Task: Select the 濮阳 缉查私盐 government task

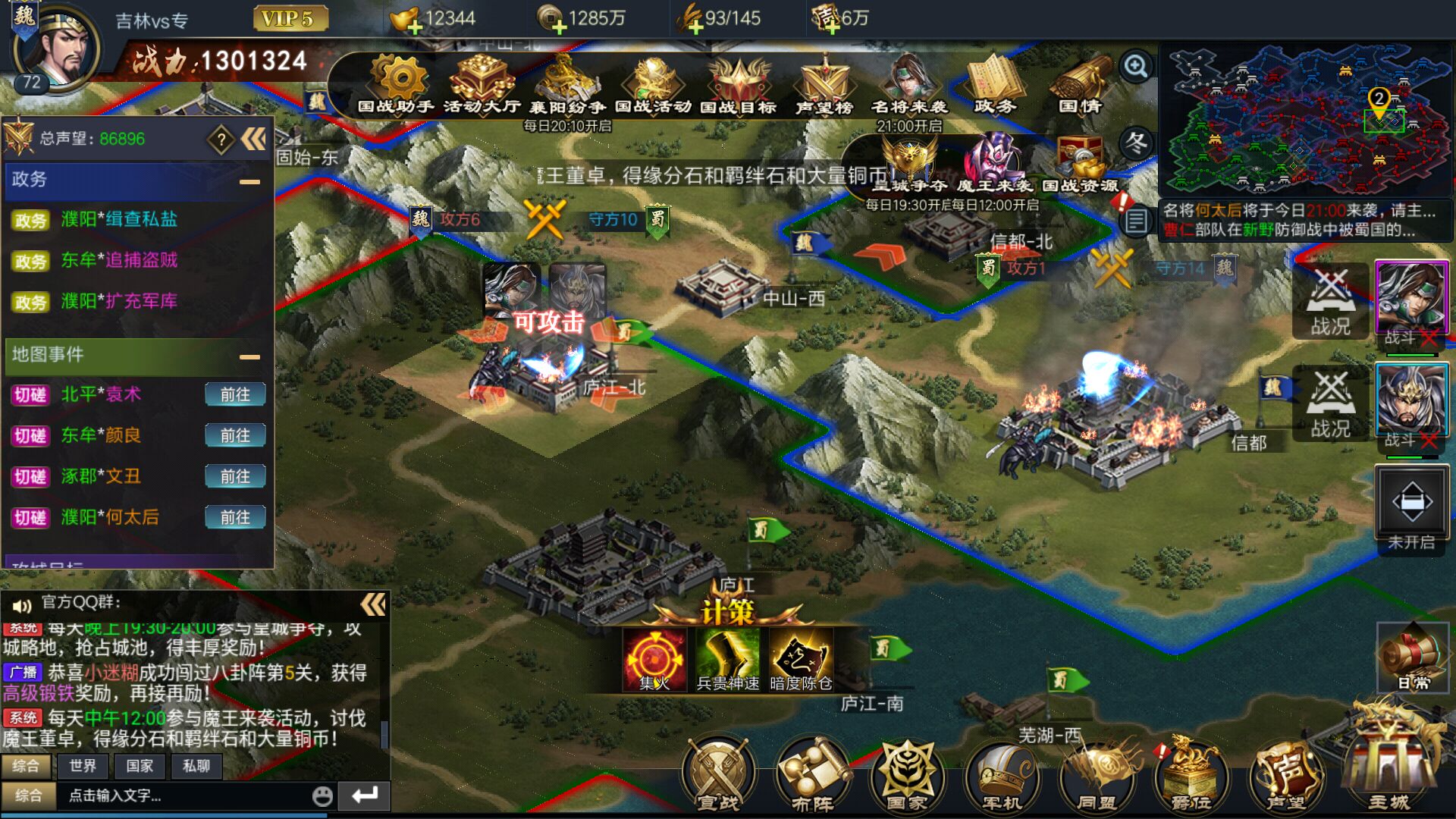Action: pyautogui.click(x=119, y=220)
